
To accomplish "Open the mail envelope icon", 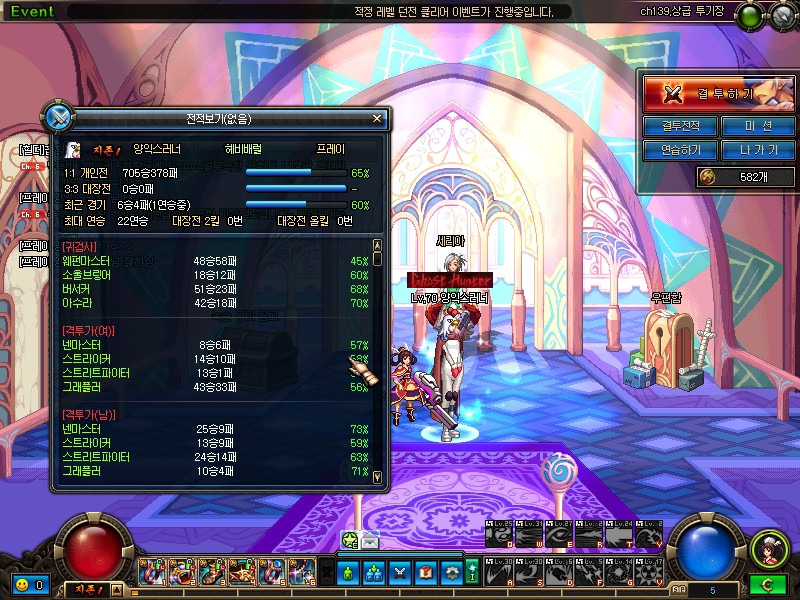I will click(x=370, y=540).
